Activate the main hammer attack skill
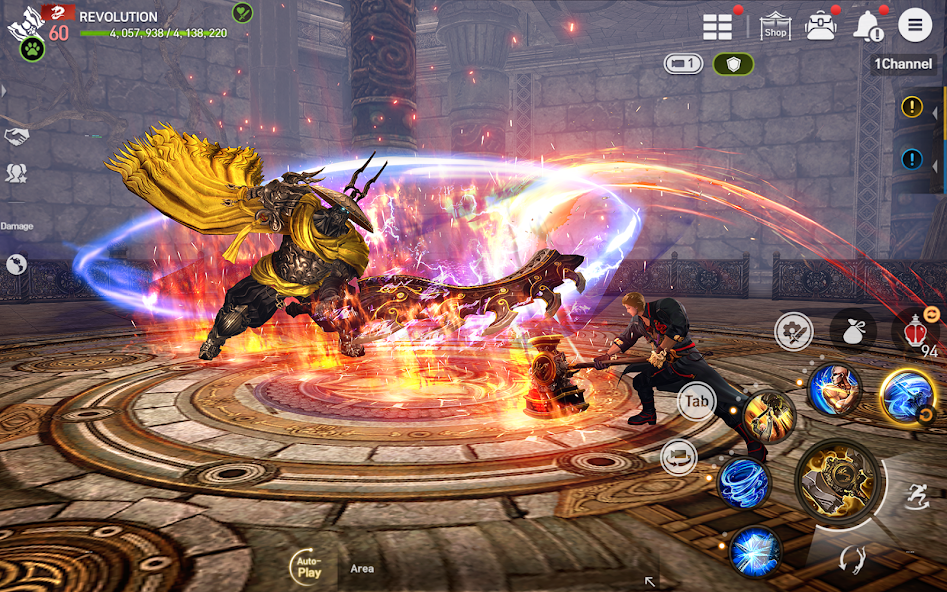 click(838, 482)
